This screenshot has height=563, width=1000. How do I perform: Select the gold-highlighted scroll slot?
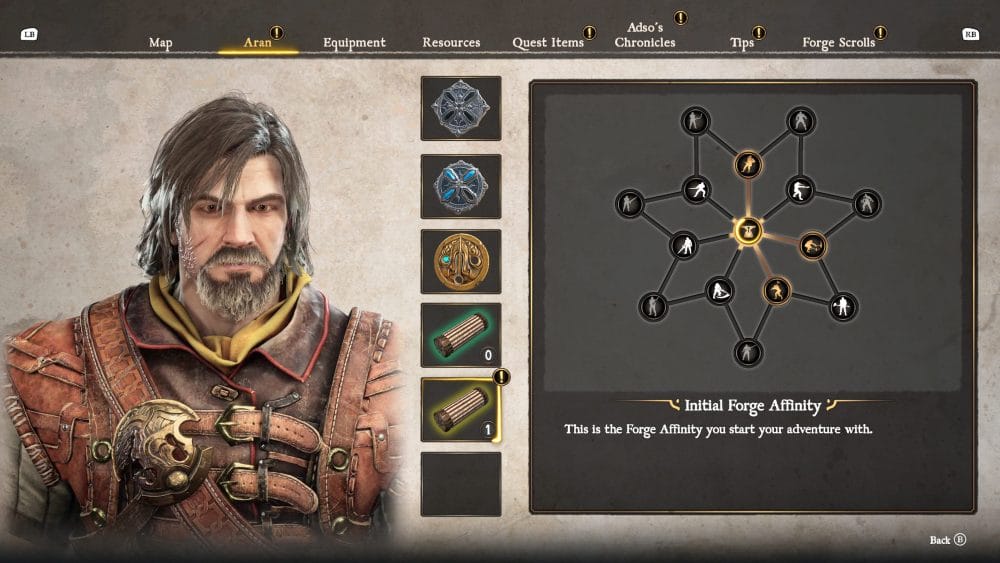click(x=460, y=410)
